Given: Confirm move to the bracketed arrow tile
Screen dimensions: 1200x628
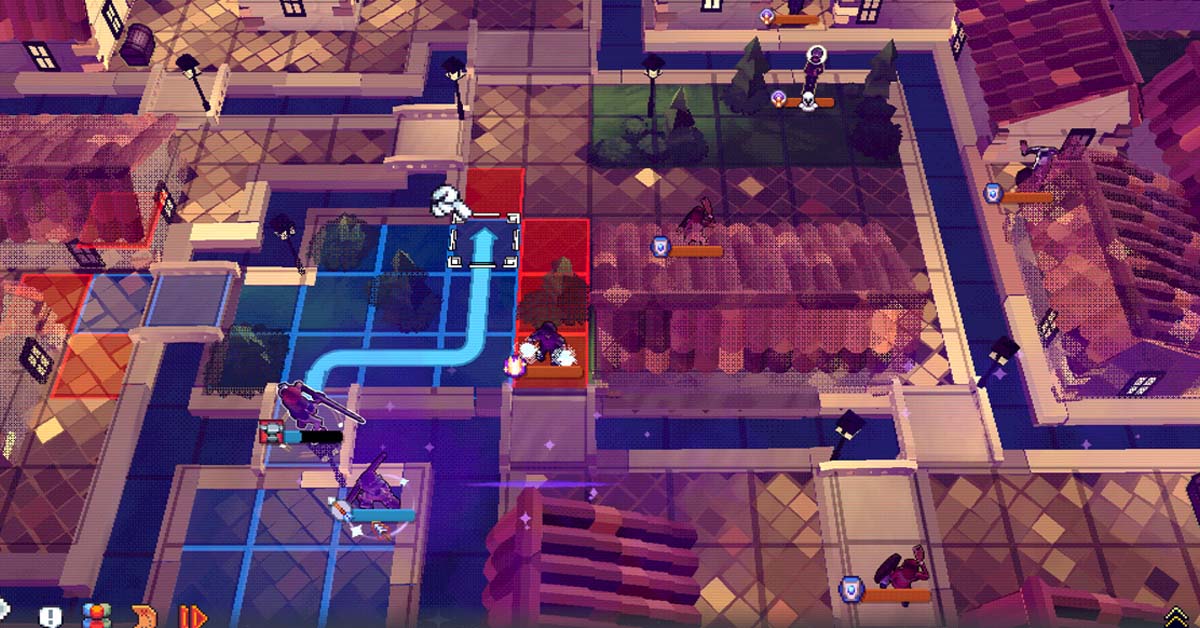Looking at the screenshot, I should (x=484, y=244).
